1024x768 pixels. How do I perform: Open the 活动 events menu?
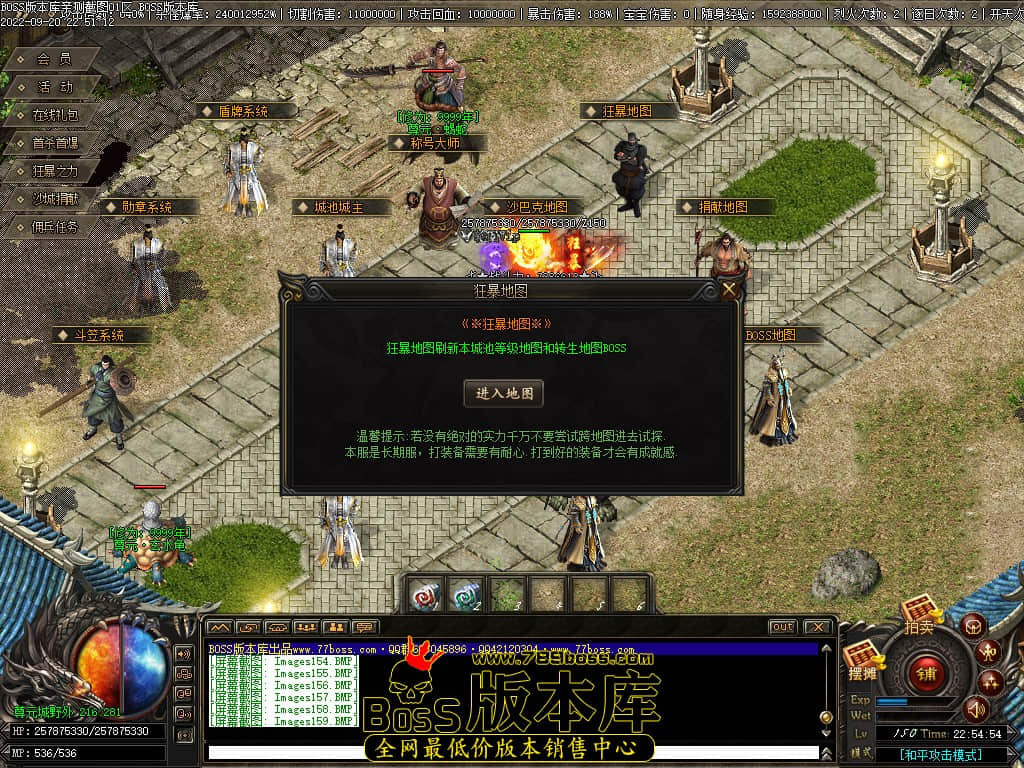[54, 87]
